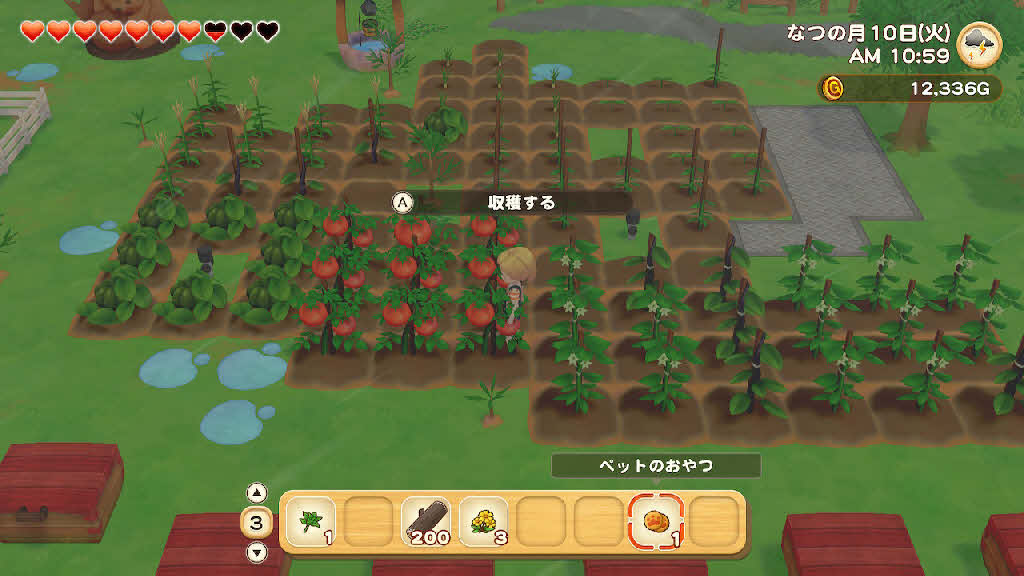The height and width of the screenshot is (576, 1024).
Task: Select the lumber log stack slot
Action: 425,521
